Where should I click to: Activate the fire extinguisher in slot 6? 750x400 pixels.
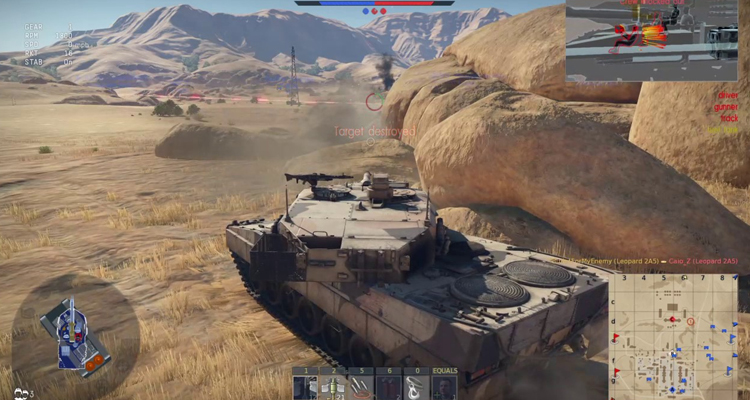click(389, 385)
